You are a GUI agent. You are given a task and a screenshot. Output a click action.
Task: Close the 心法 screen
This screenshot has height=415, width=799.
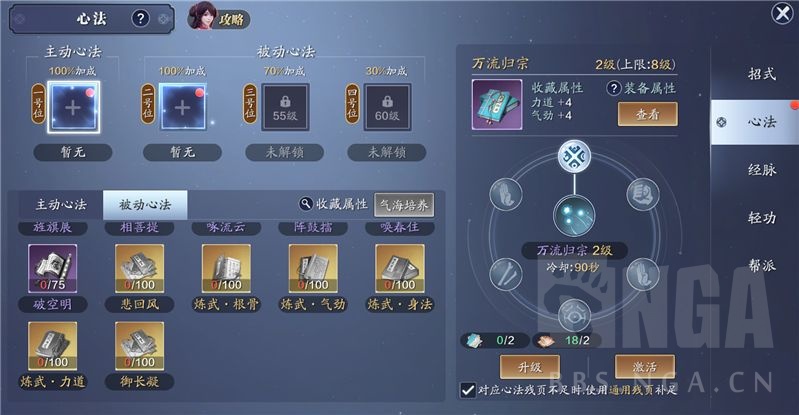[783, 13]
